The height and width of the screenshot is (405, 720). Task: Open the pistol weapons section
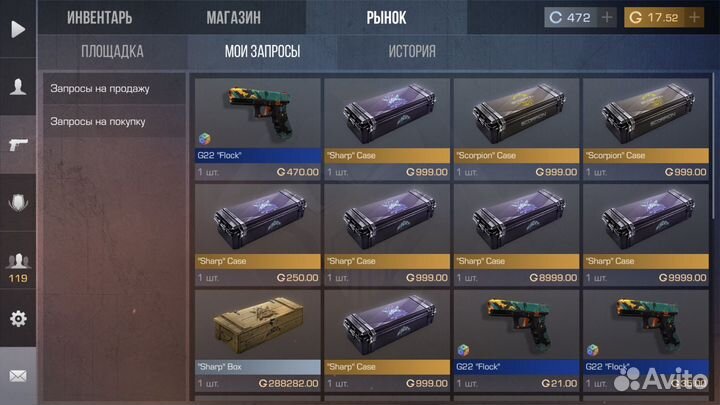pos(18,143)
